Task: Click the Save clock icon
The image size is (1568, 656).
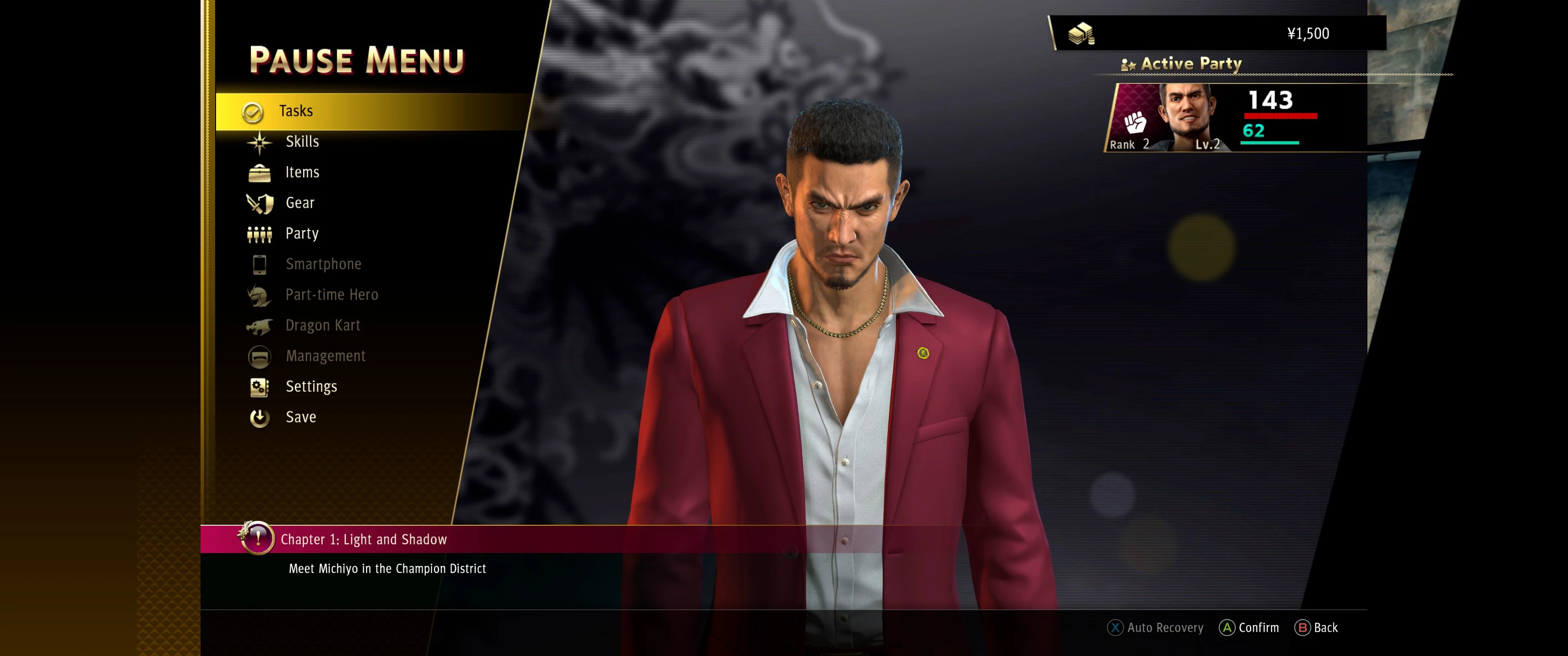Action: tap(260, 417)
